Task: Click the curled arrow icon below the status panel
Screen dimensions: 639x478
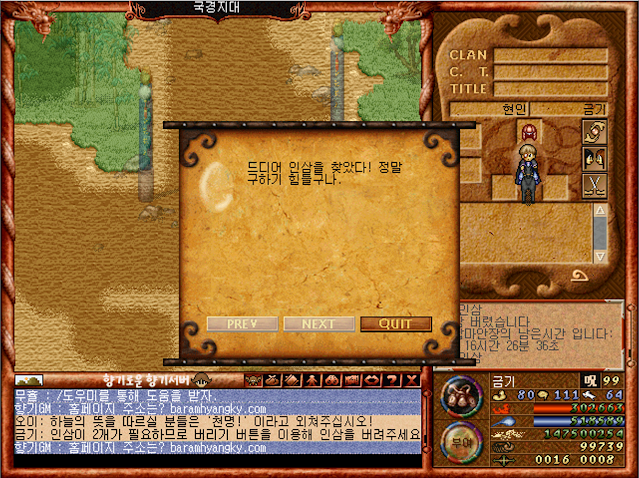Action: [x=579, y=276]
